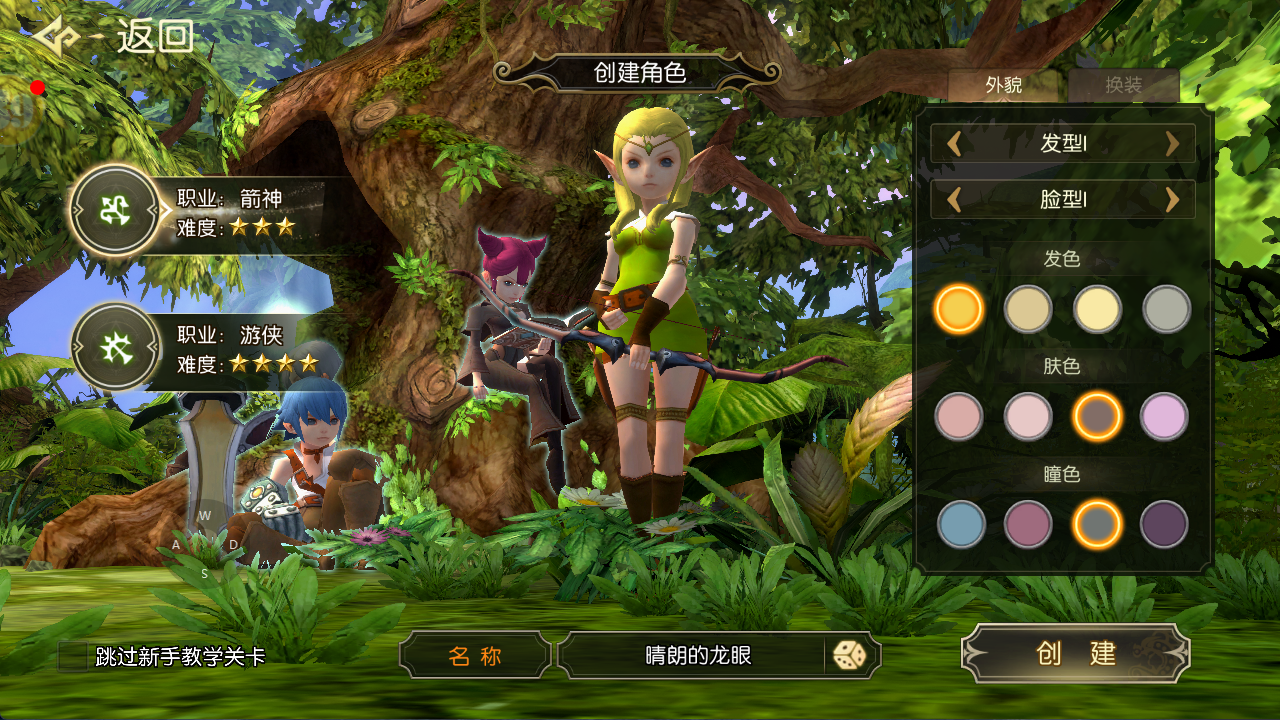Select next hairstyle with right arrow

tap(1172, 143)
